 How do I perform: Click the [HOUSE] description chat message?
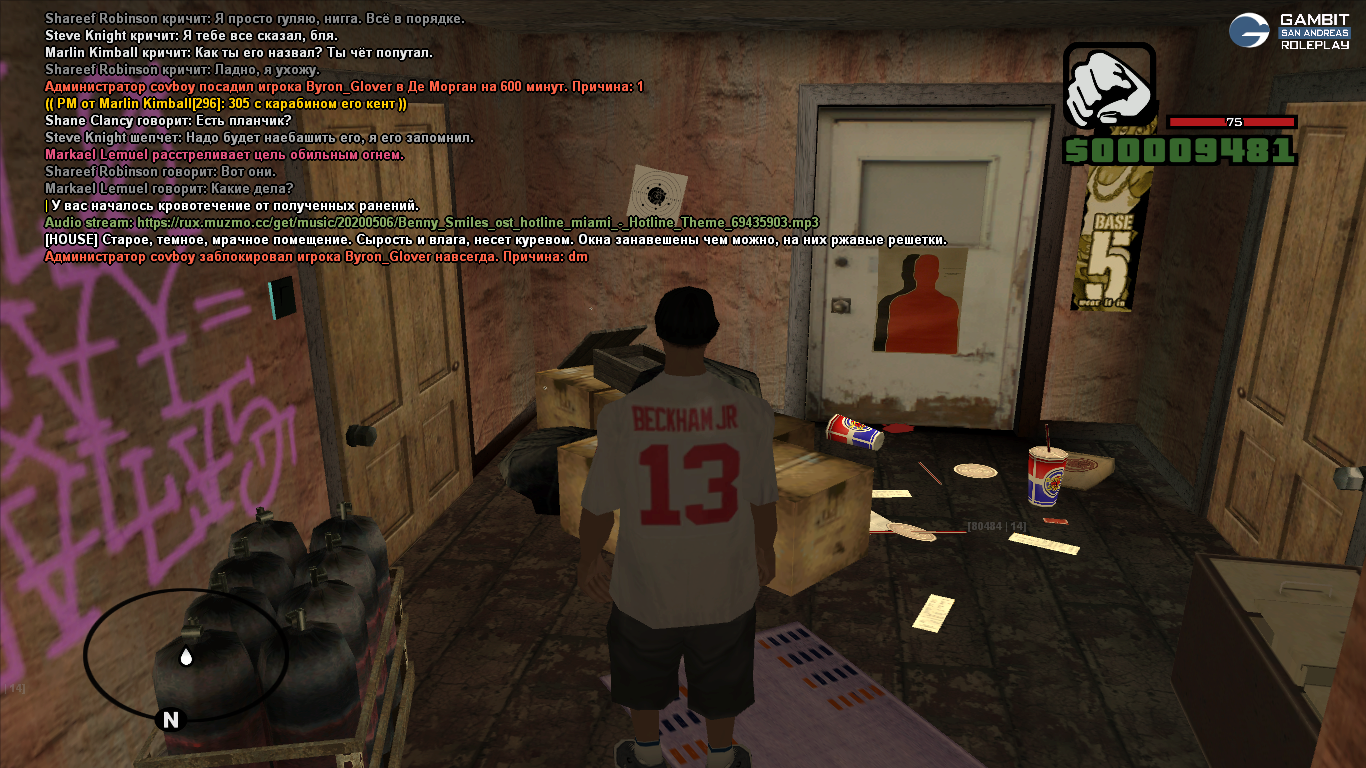click(495, 240)
